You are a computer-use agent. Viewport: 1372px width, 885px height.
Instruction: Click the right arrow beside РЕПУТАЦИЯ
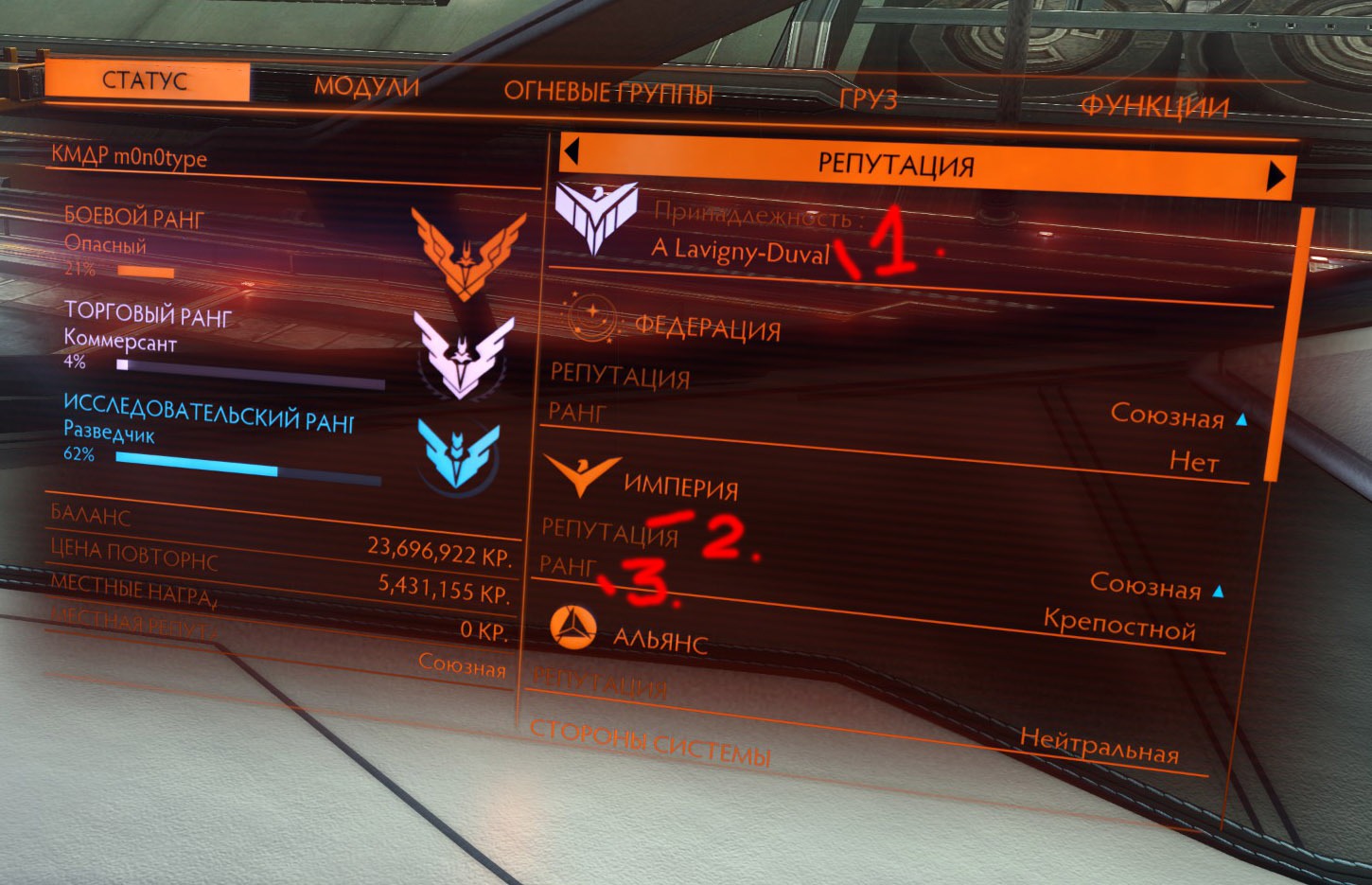1276,176
